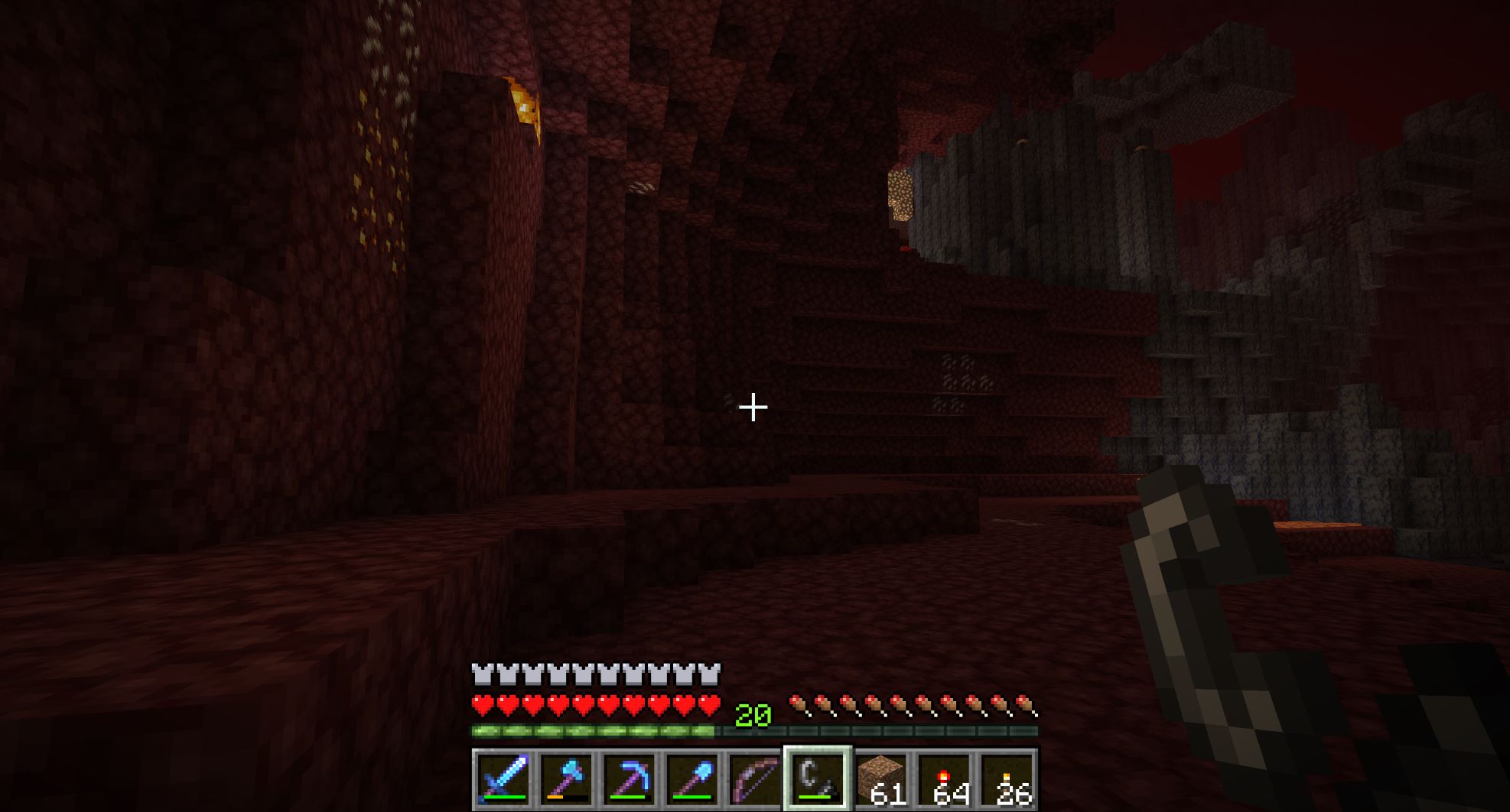Choose the redstone torch stack of 64

click(944, 779)
